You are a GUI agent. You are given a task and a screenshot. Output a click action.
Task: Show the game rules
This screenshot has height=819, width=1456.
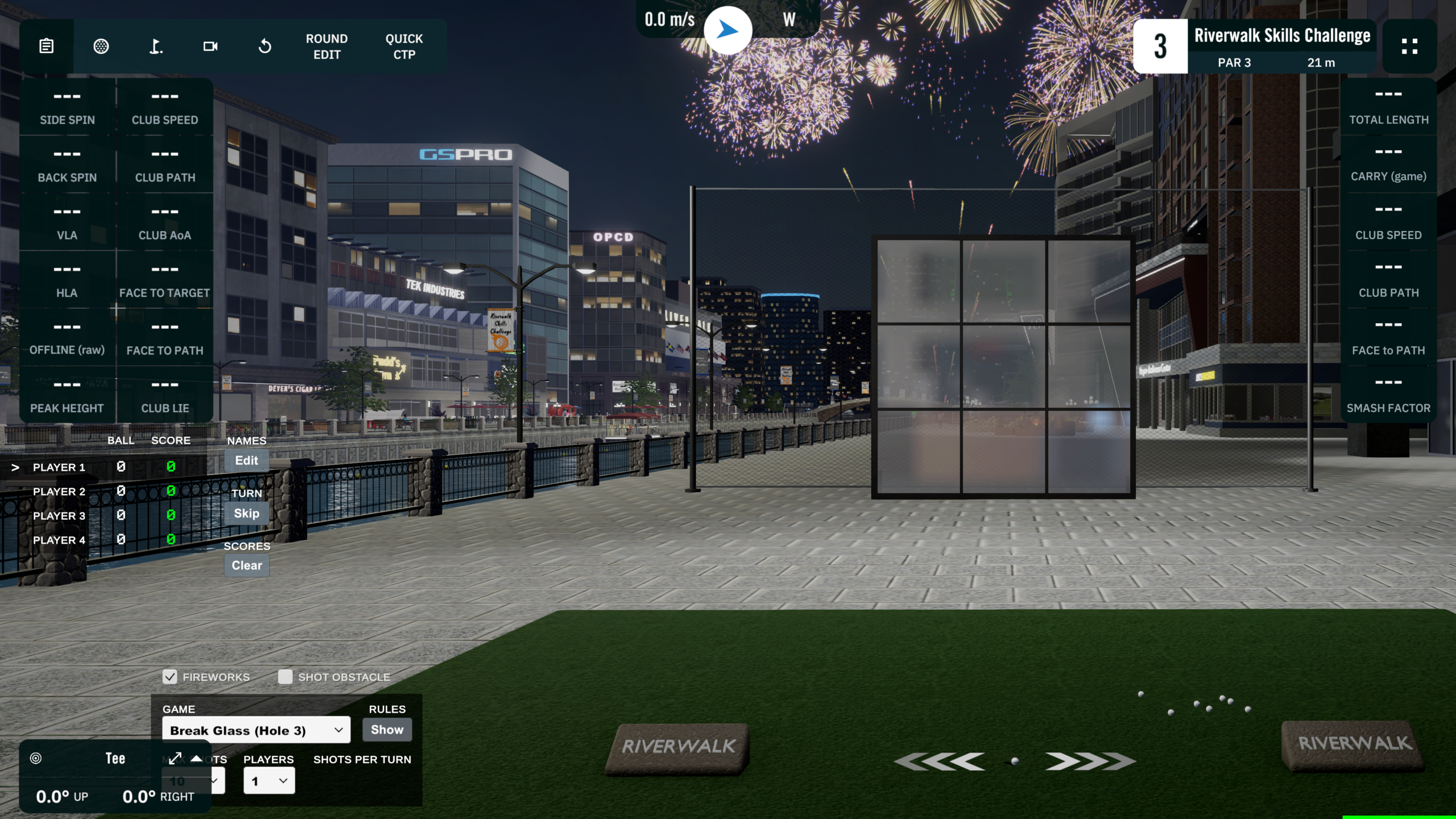pyautogui.click(x=387, y=730)
